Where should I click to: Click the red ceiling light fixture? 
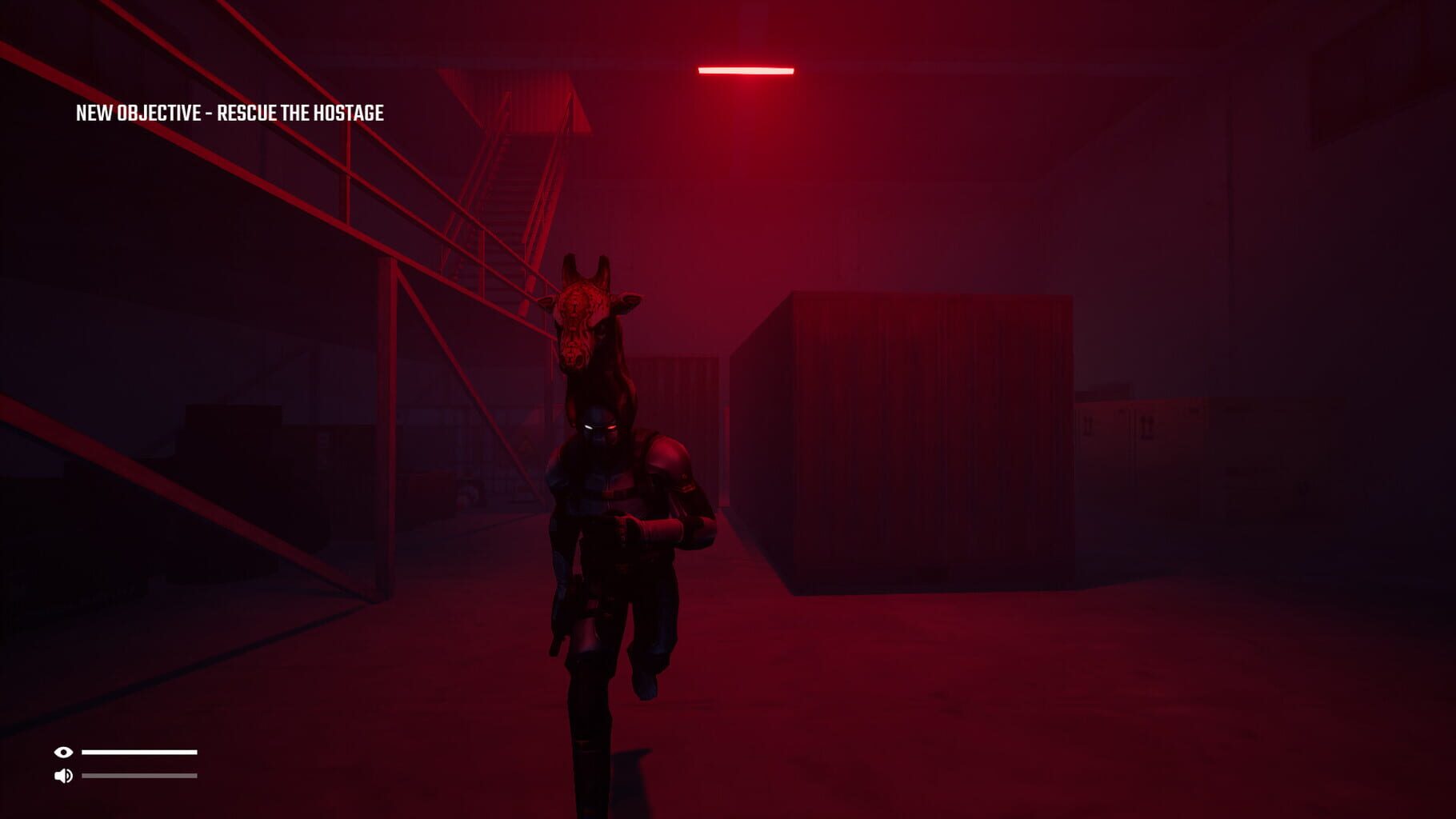pos(746,69)
